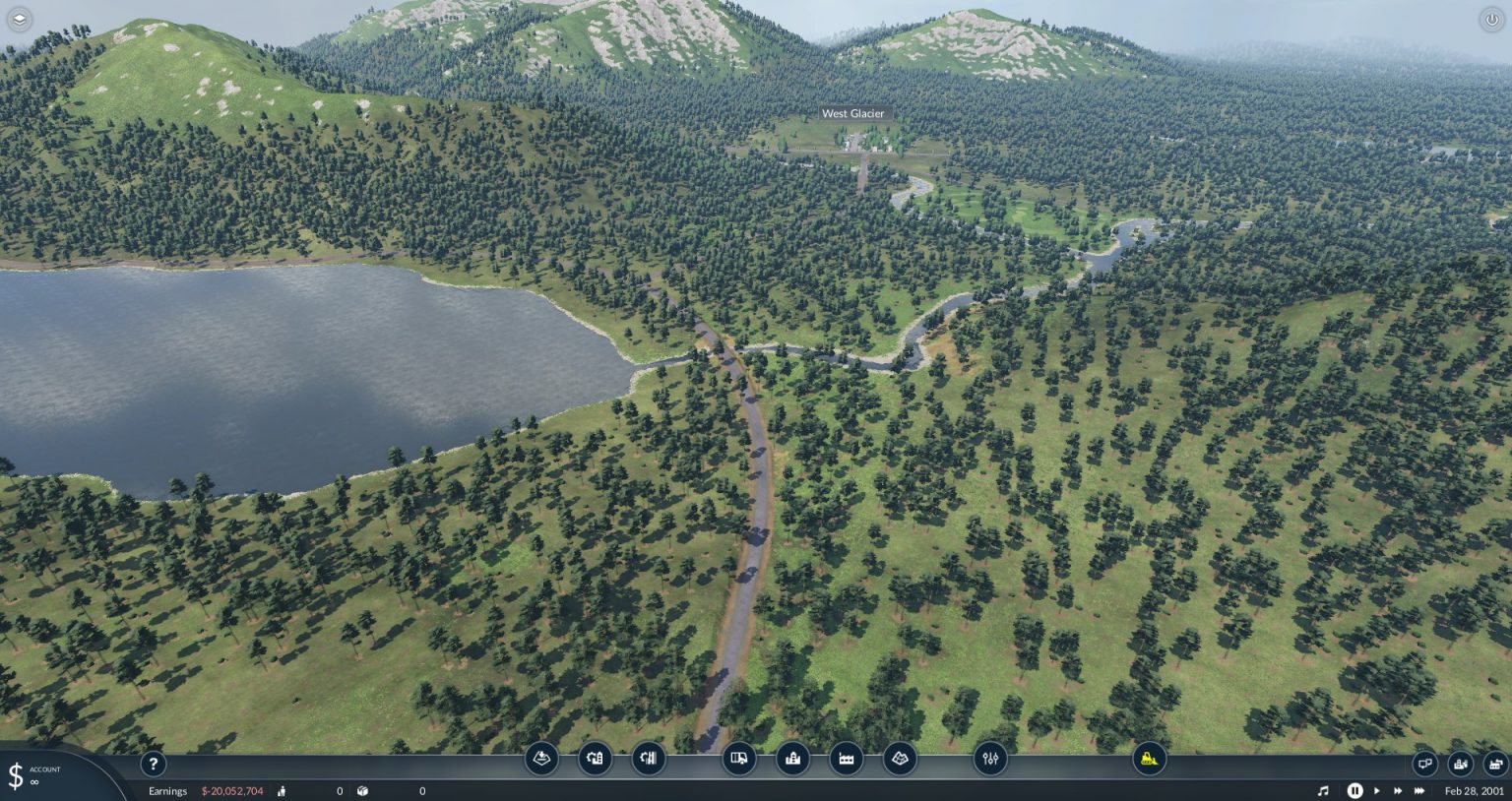The image size is (1512, 801).
Task: Open the industry construction menu
Action: click(x=846, y=759)
